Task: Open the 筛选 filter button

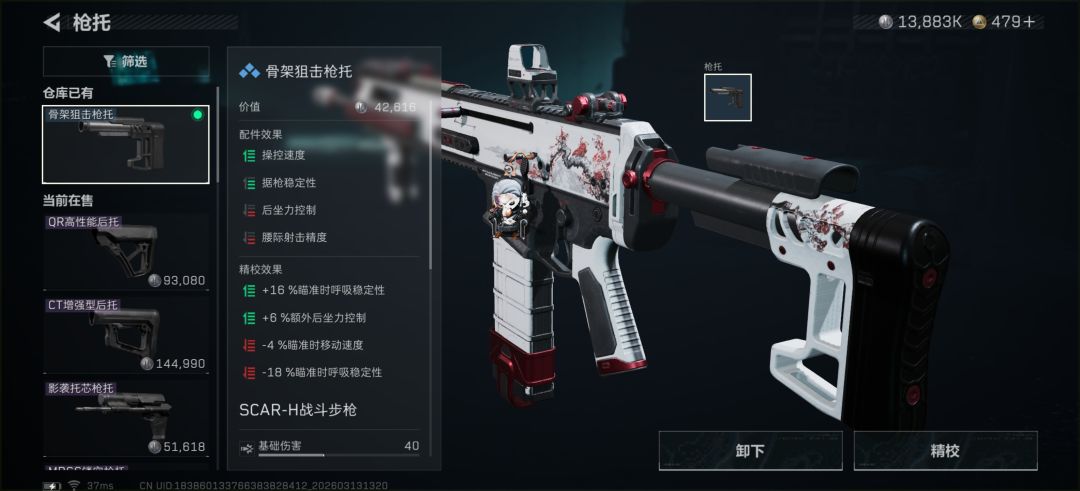Action: pyautogui.click(x=126, y=62)
